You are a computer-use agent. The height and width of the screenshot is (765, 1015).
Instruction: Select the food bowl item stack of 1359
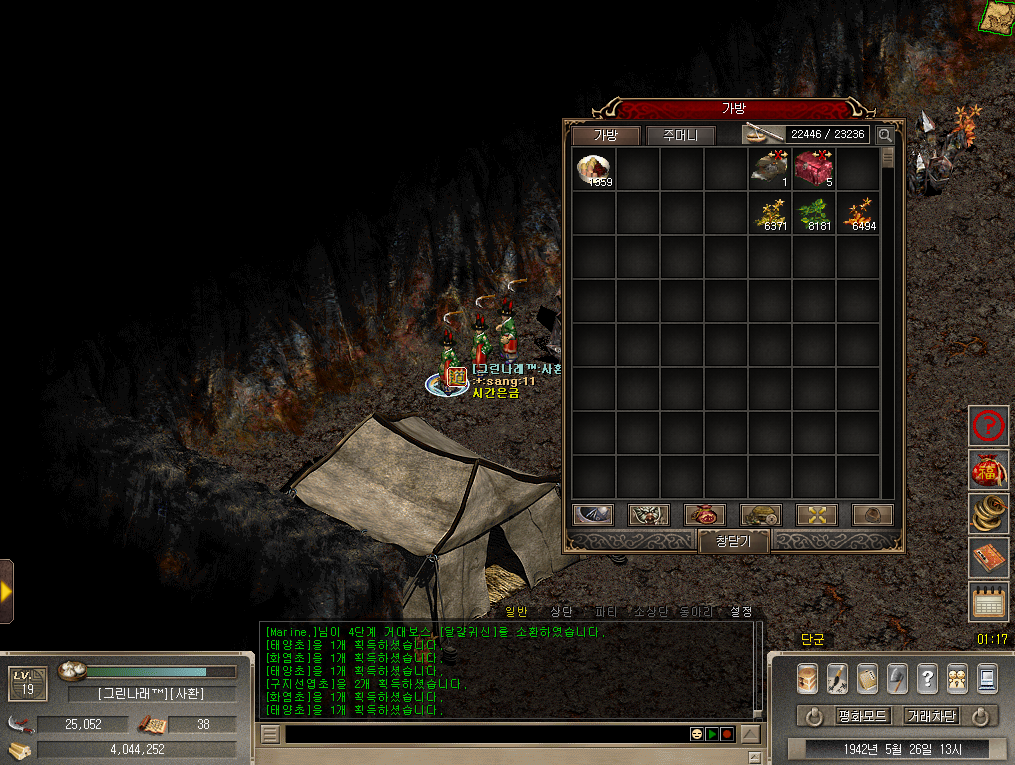coord(594,169)
